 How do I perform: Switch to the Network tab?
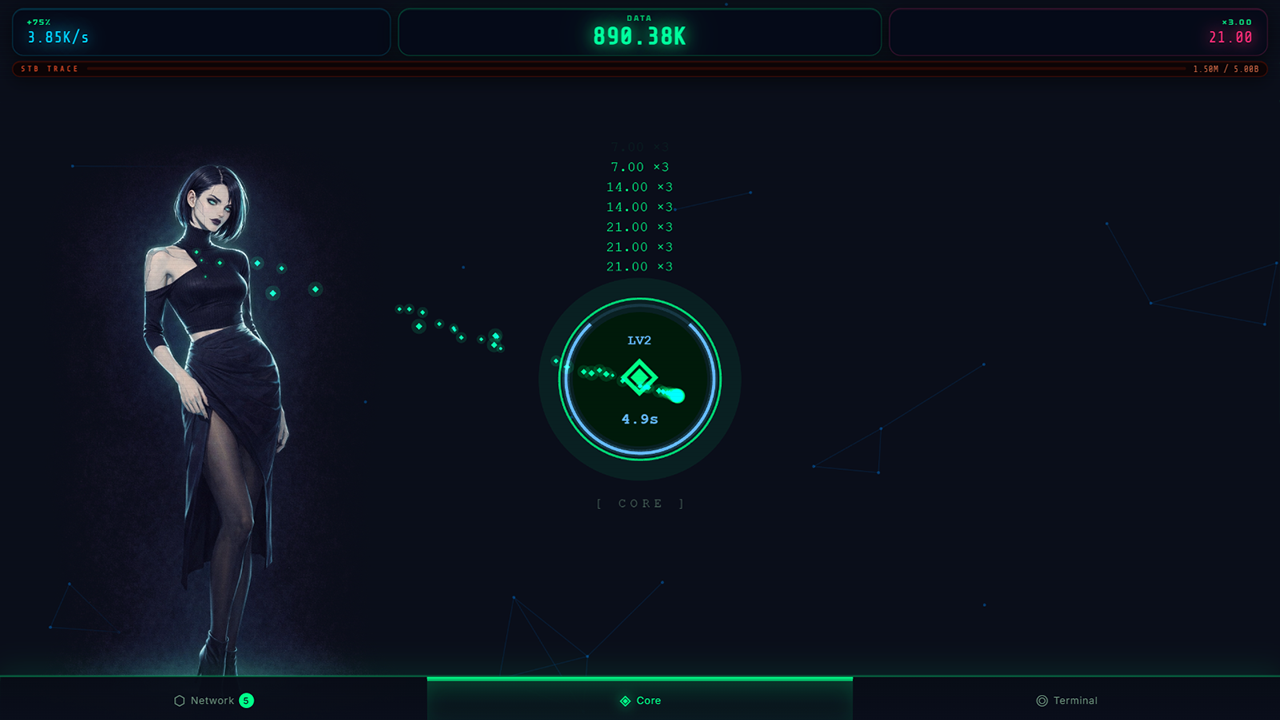click(x=213, y=700)
